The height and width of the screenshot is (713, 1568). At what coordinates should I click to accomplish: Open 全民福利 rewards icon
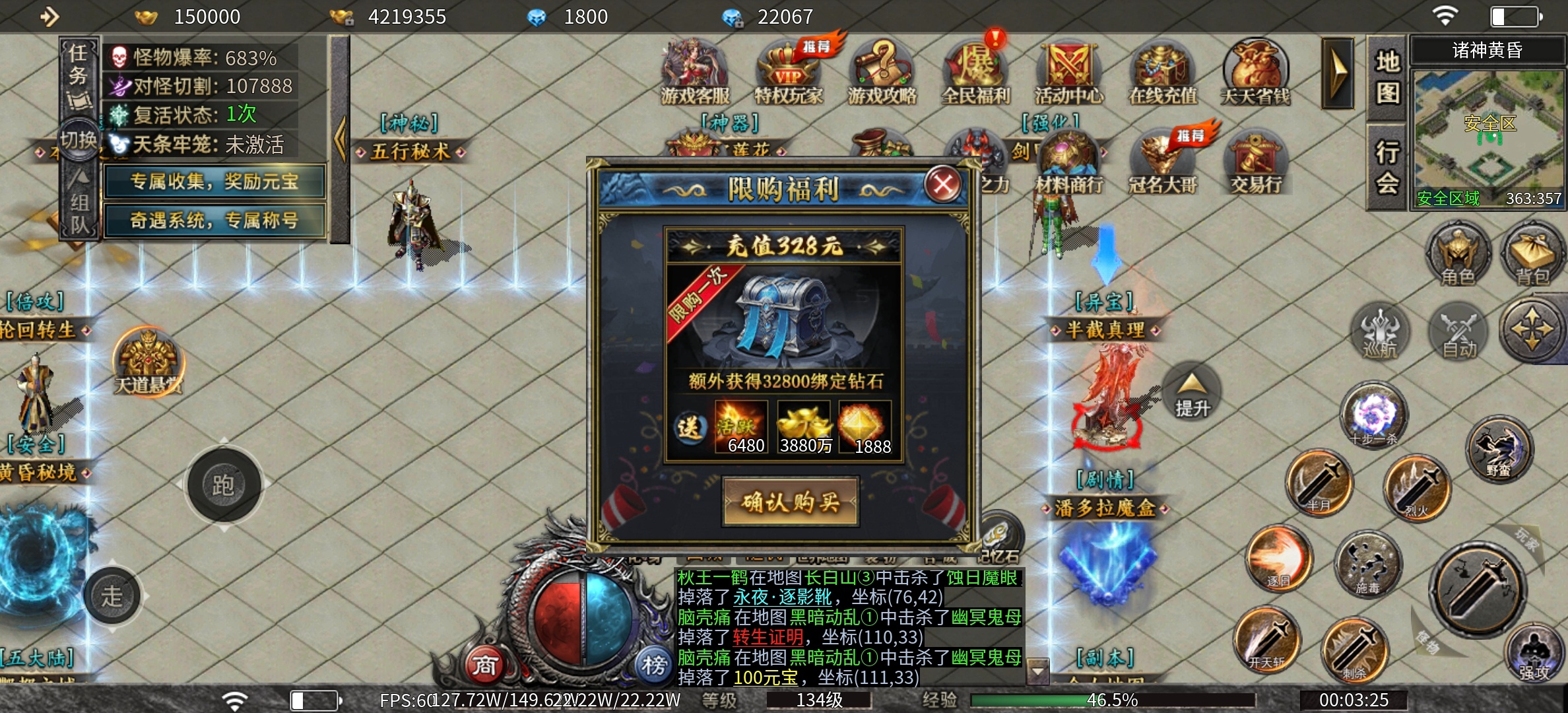click(x=975, y=72)
